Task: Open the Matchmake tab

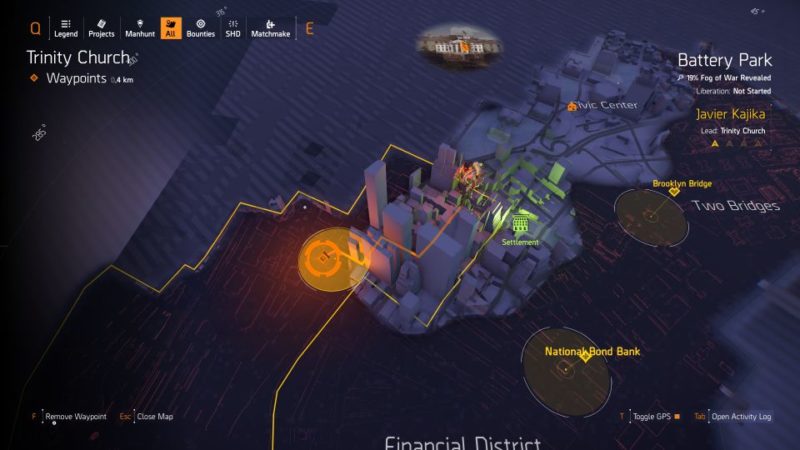Action: 270,28
